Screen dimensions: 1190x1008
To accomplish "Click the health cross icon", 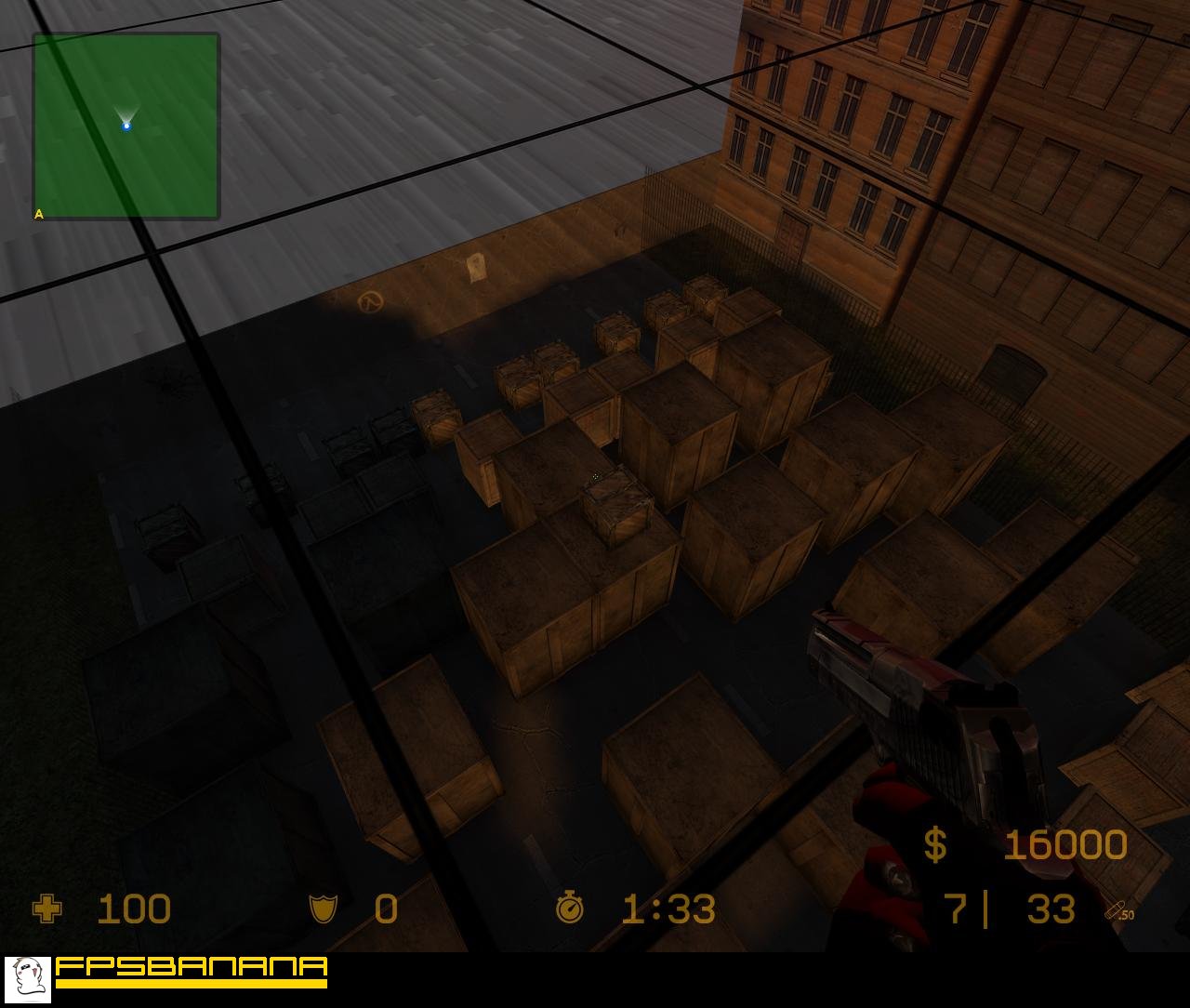I will 48,909.
